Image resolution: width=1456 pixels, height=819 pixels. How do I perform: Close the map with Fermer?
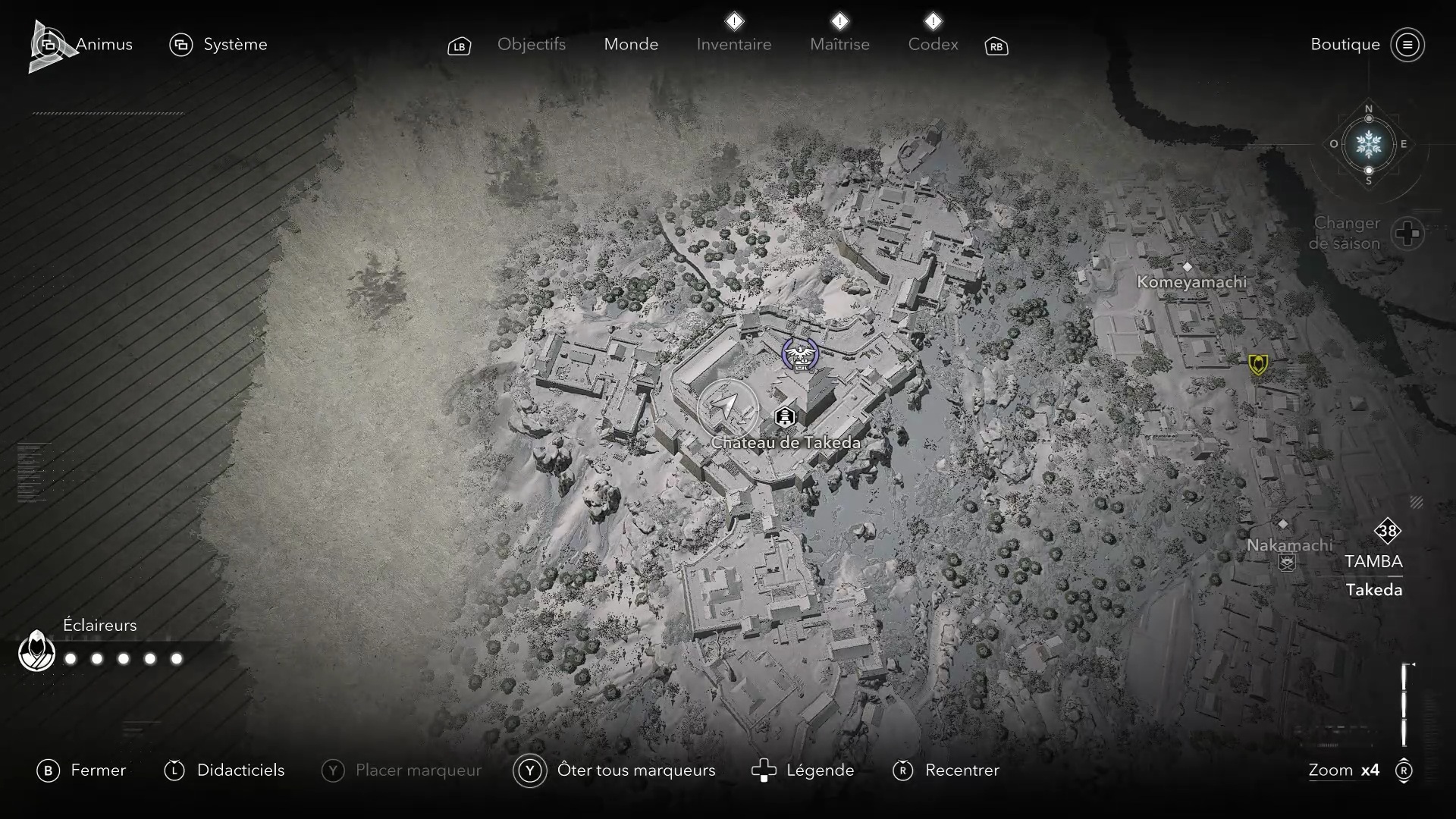[82, 770]
